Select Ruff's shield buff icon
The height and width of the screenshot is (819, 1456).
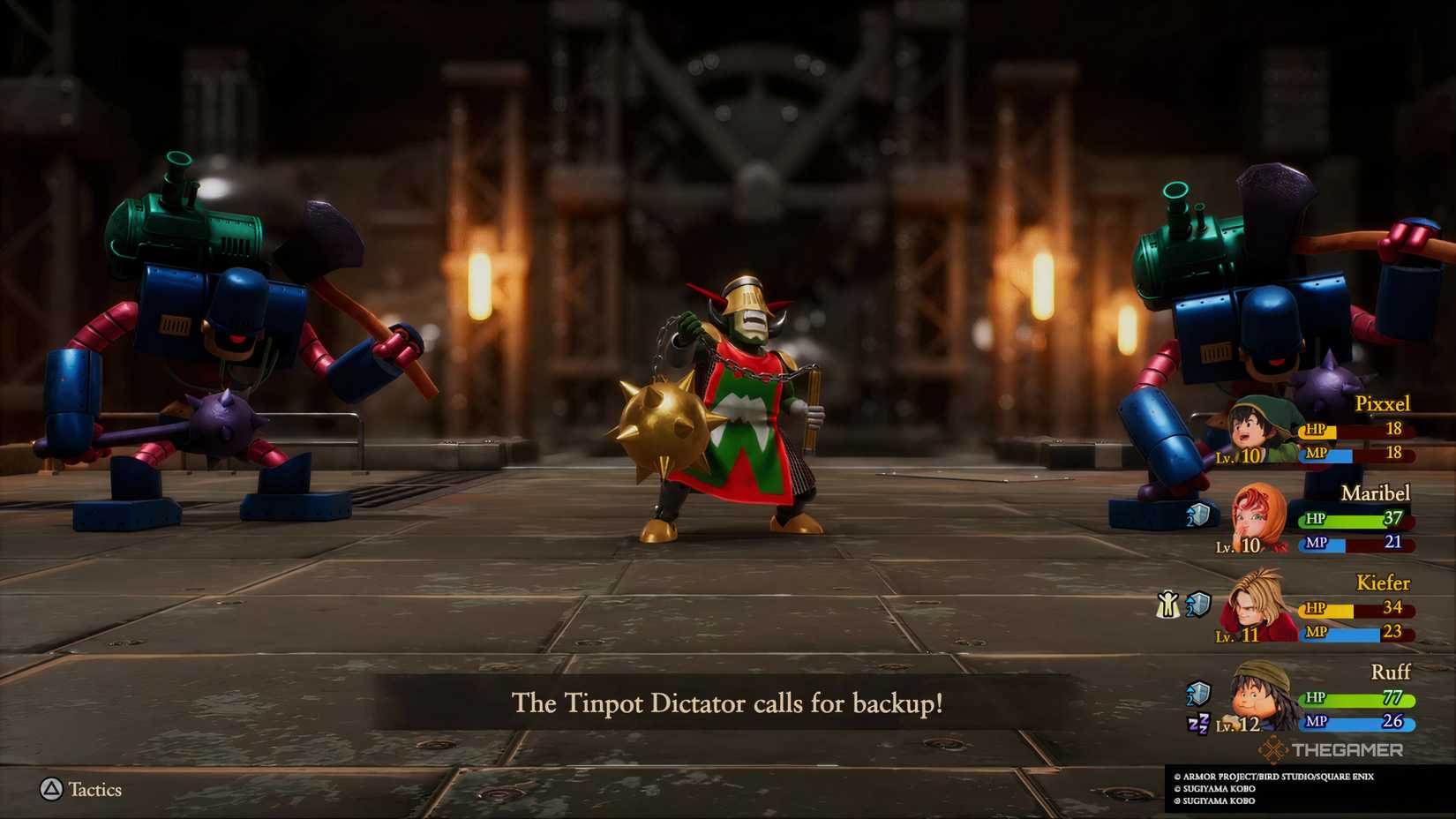click(1200, 692)
